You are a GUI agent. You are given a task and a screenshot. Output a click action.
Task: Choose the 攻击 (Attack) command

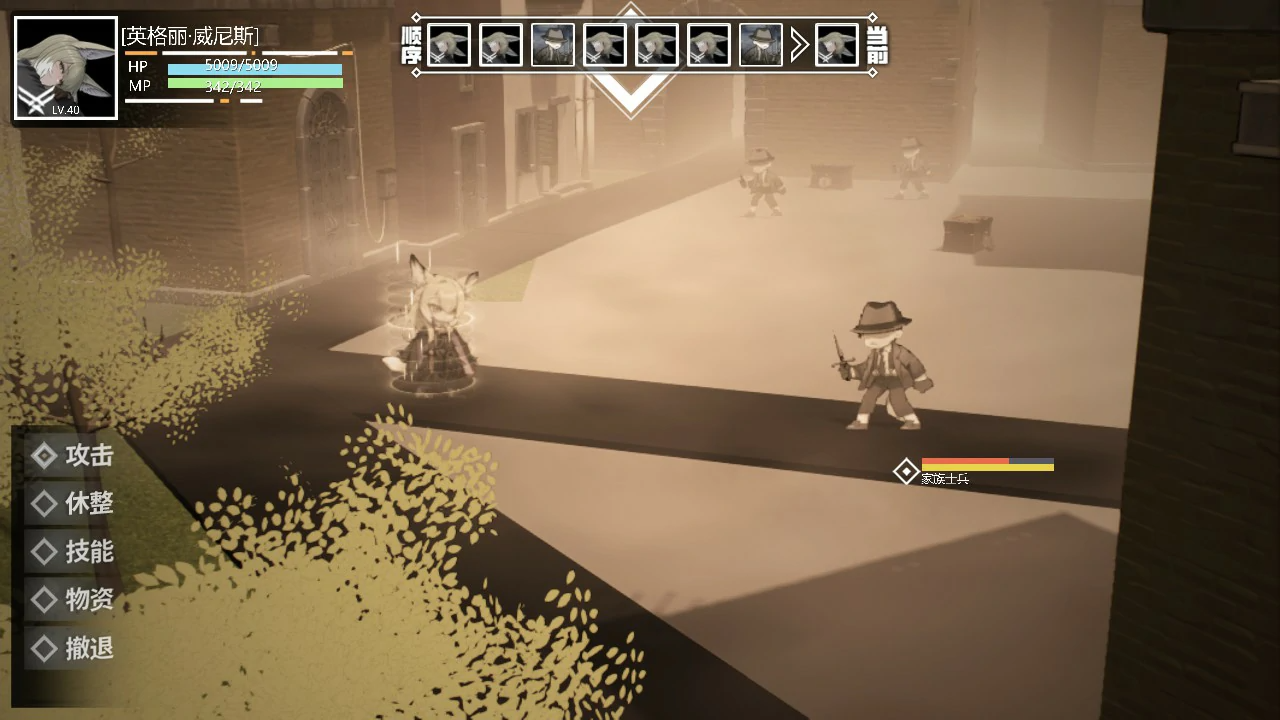pos(73,456)
